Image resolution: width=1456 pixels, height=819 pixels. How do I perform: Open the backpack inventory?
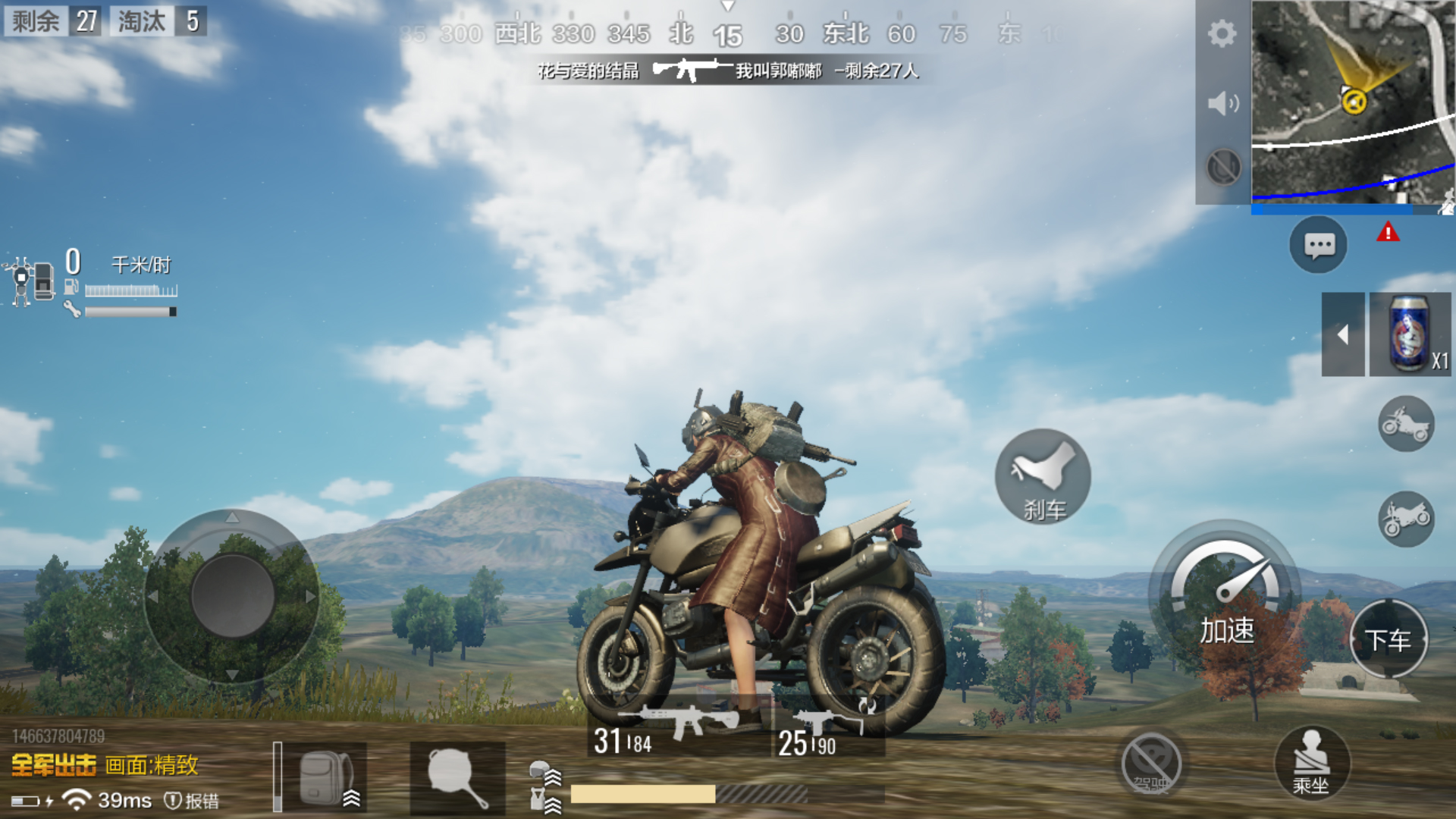click(325, 777)
